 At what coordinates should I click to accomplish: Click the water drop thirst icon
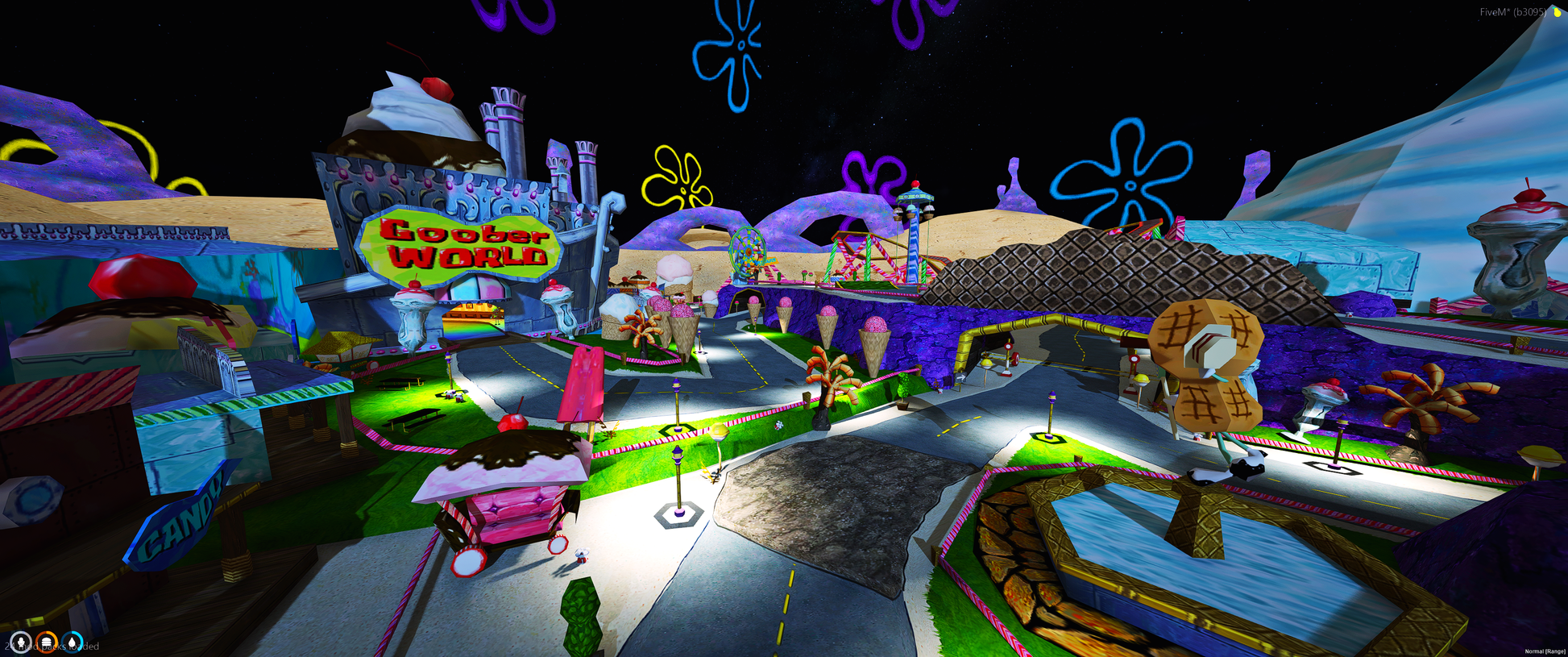click(x=73, y=642)
